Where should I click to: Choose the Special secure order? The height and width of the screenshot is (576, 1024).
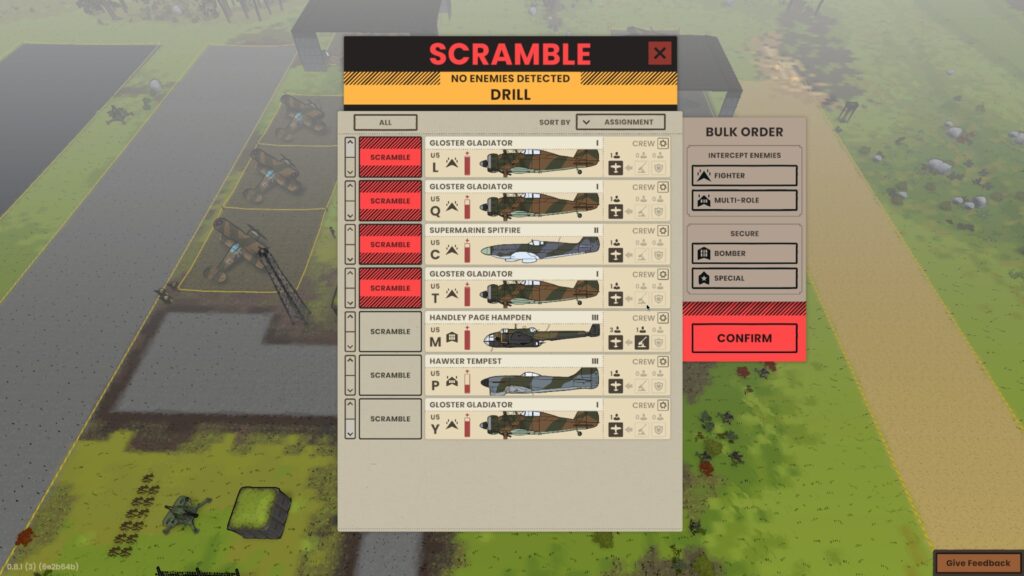[743, 278]
